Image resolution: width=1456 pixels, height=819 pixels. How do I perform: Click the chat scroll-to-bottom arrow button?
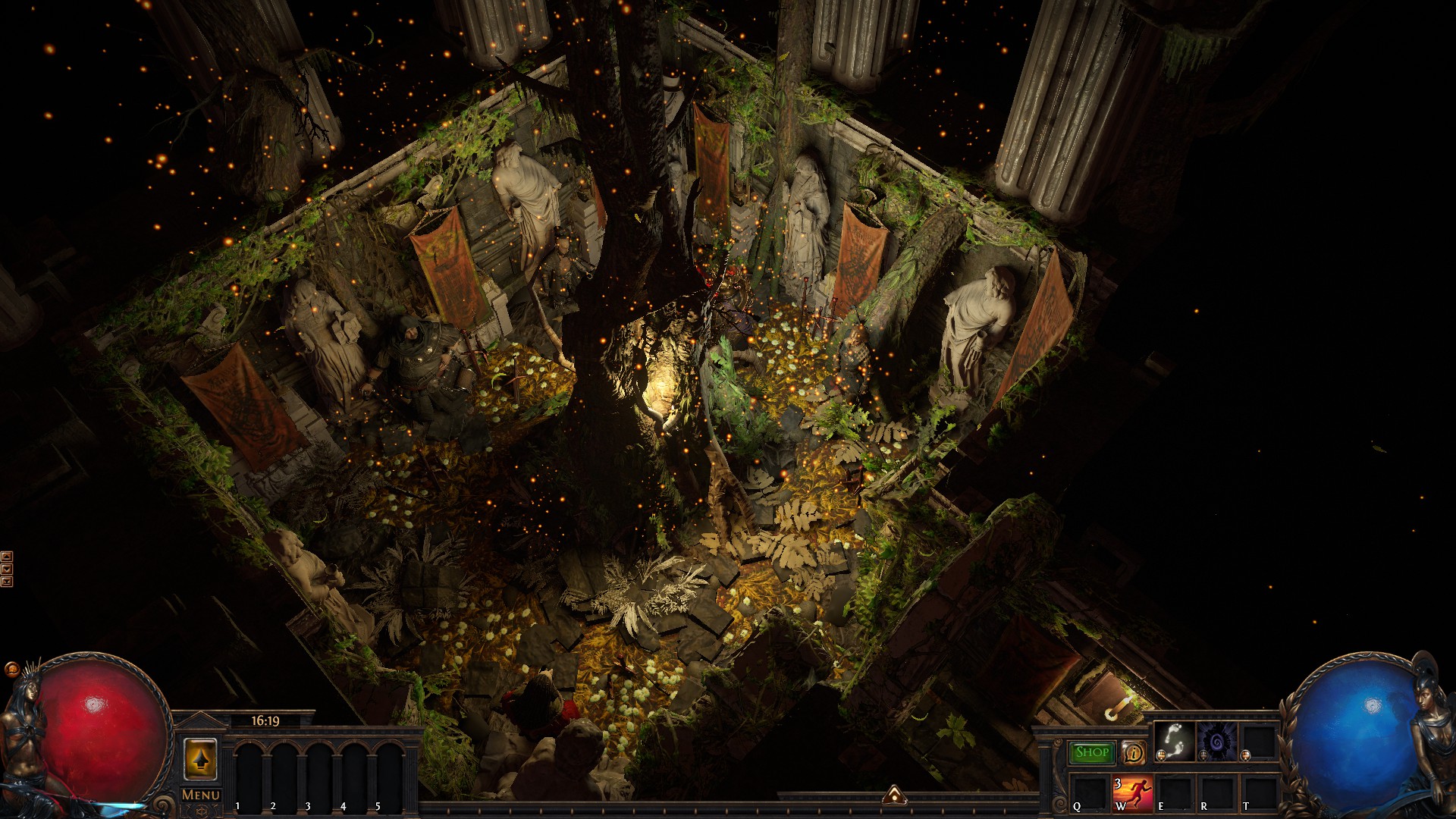coord(7,582)
